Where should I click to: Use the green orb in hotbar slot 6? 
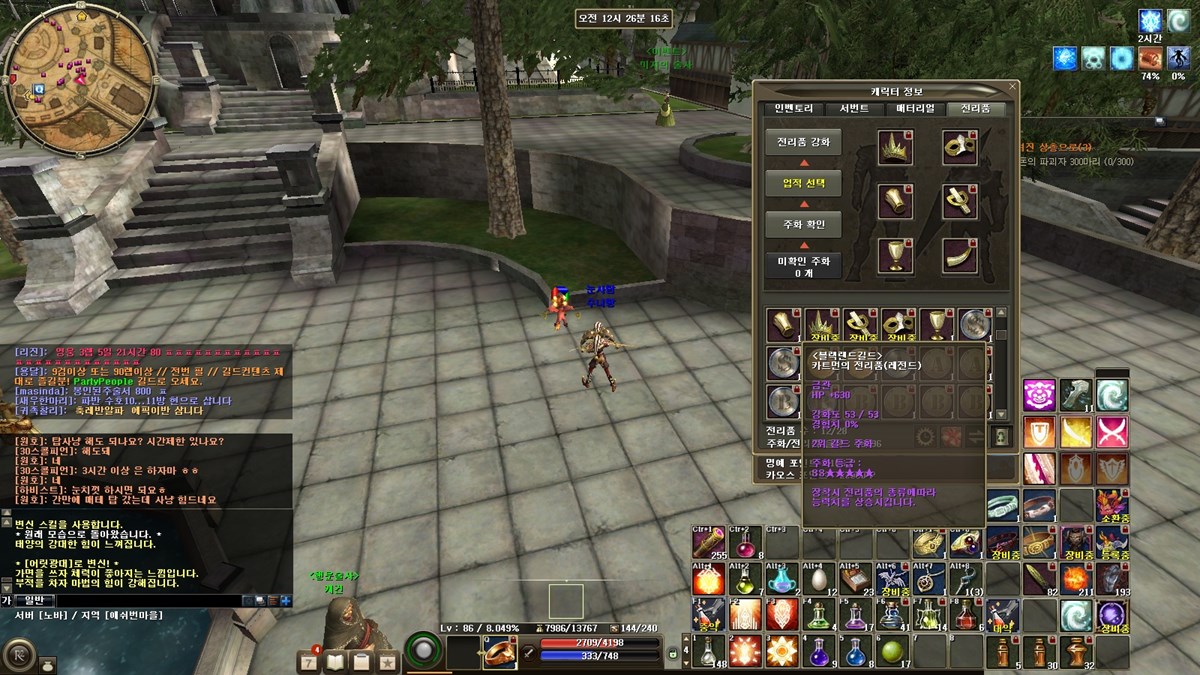click(x=893, y=651)
